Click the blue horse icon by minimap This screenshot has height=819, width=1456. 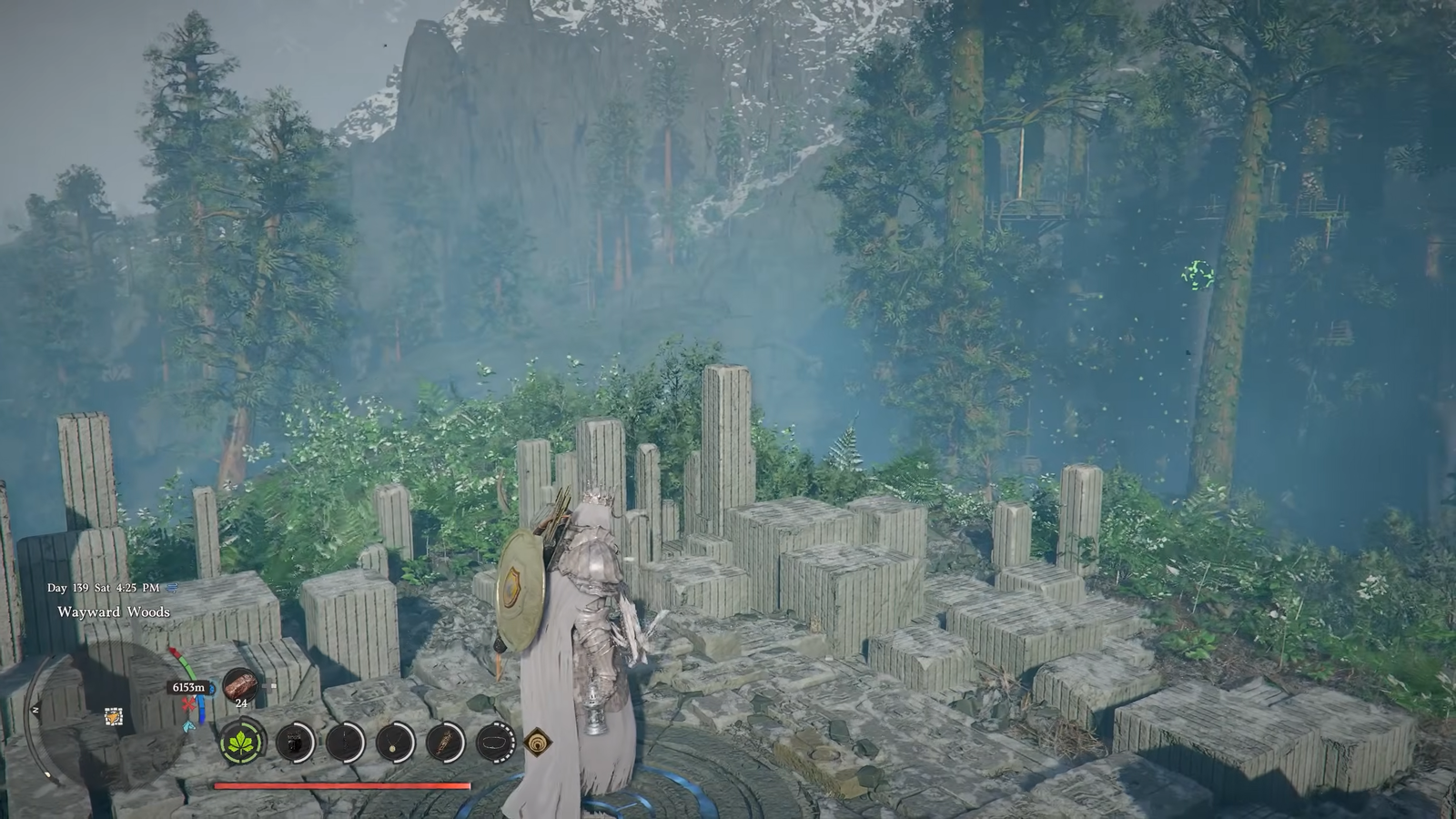coord(188,725)
